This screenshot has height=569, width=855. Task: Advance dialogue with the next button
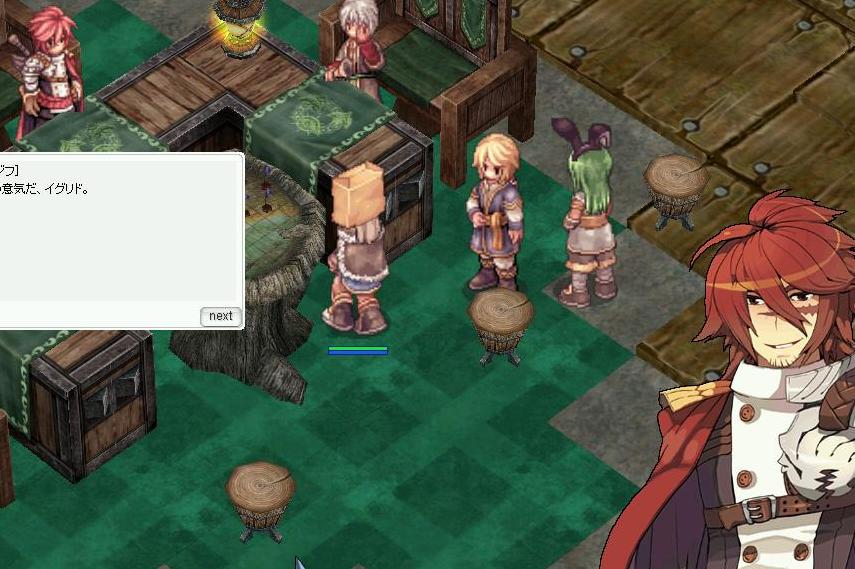[x=220, y=316]
